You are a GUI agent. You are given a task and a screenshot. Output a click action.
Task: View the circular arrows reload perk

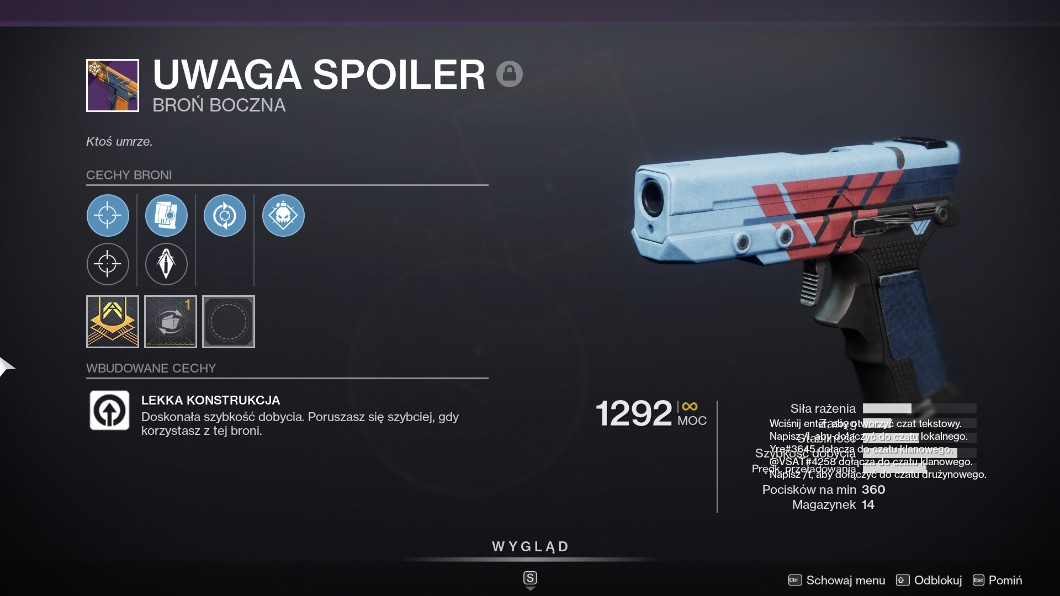(x=225, y=216)
